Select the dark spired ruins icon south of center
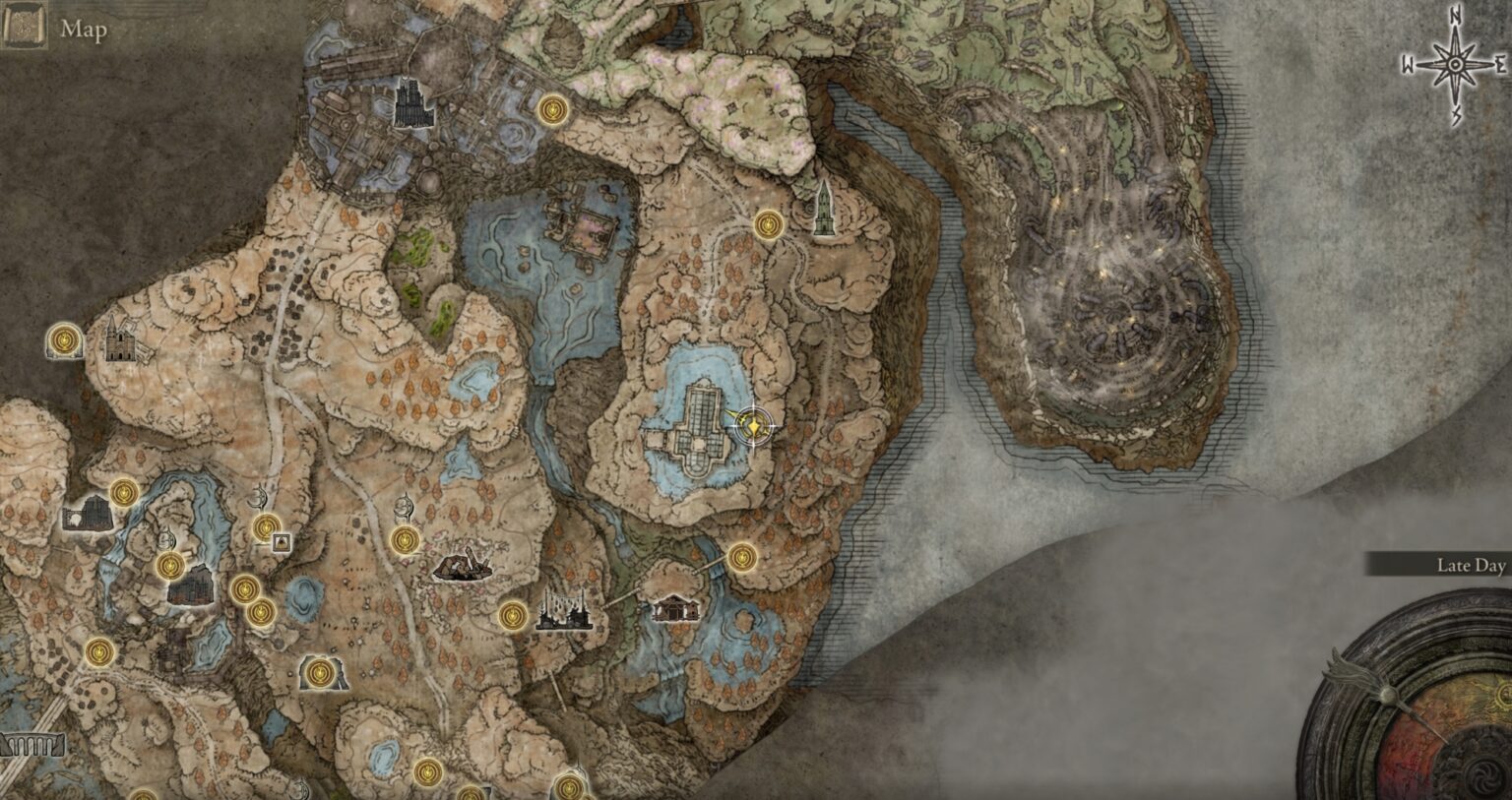The height and width of the screenshot is (800, 1512). [564, 610]
